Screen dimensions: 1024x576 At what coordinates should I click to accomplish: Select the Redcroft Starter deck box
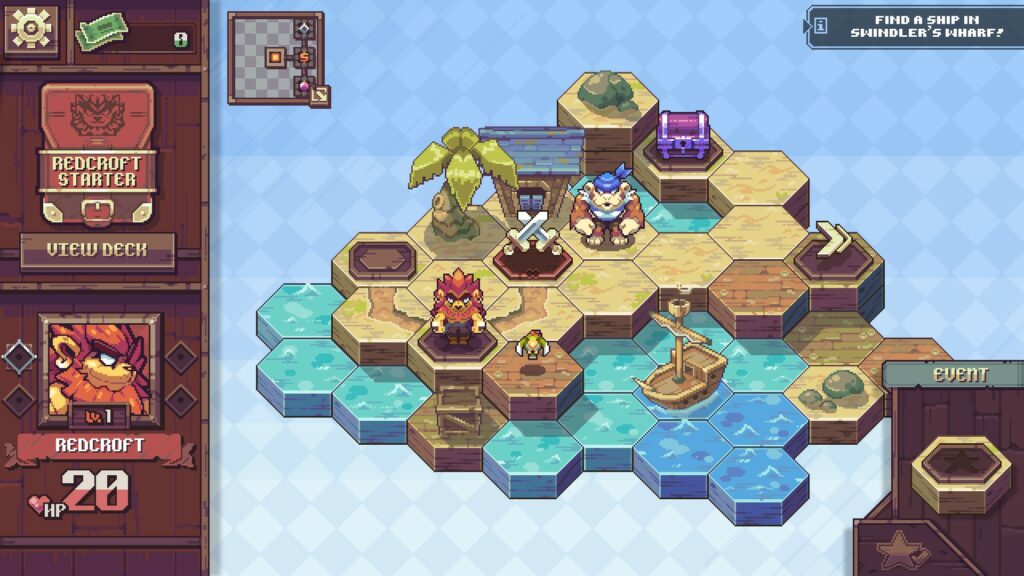pyautogui.click(x=97, y=150)
